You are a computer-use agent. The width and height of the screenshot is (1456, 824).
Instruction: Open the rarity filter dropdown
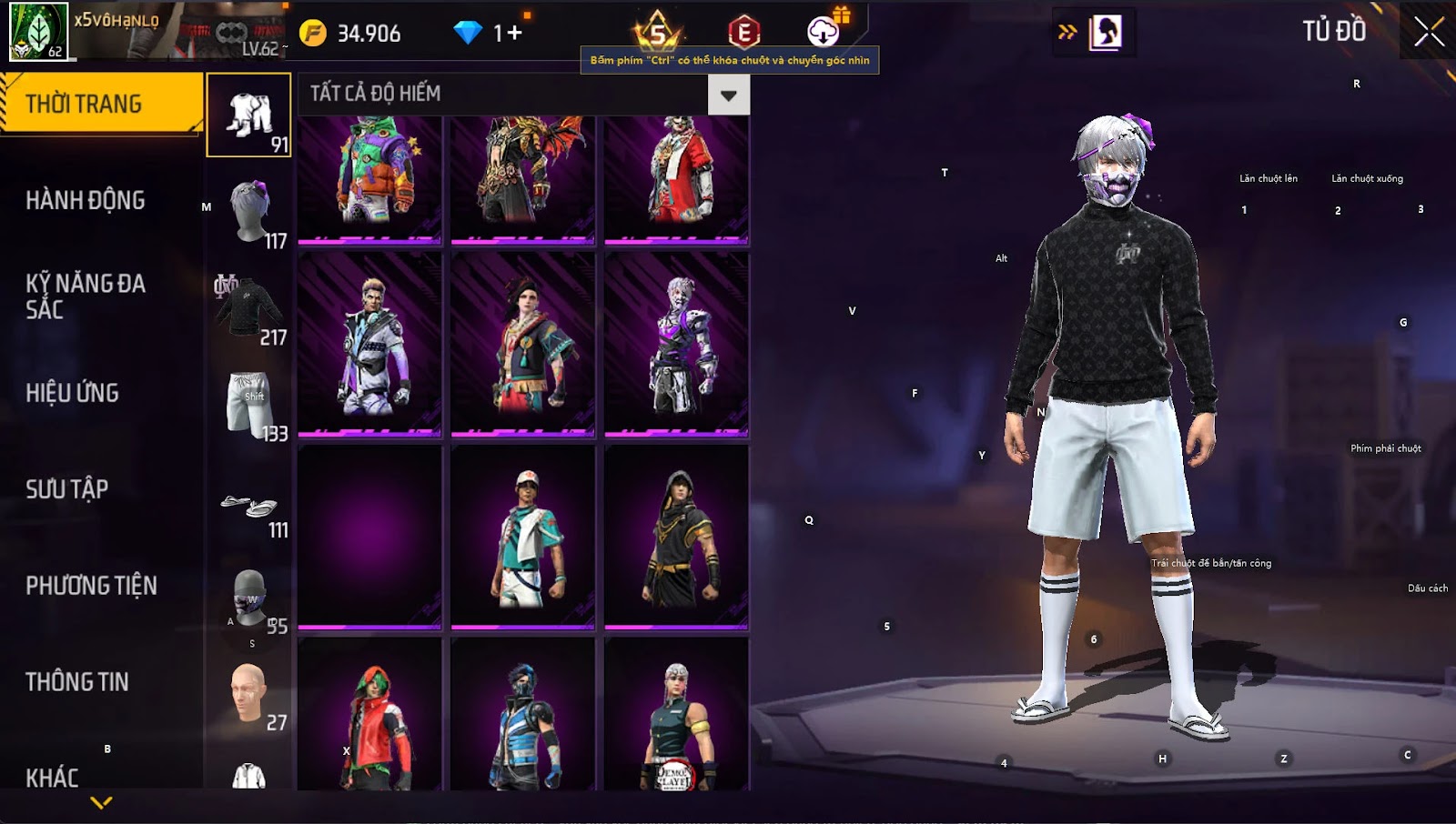(728, 95)
